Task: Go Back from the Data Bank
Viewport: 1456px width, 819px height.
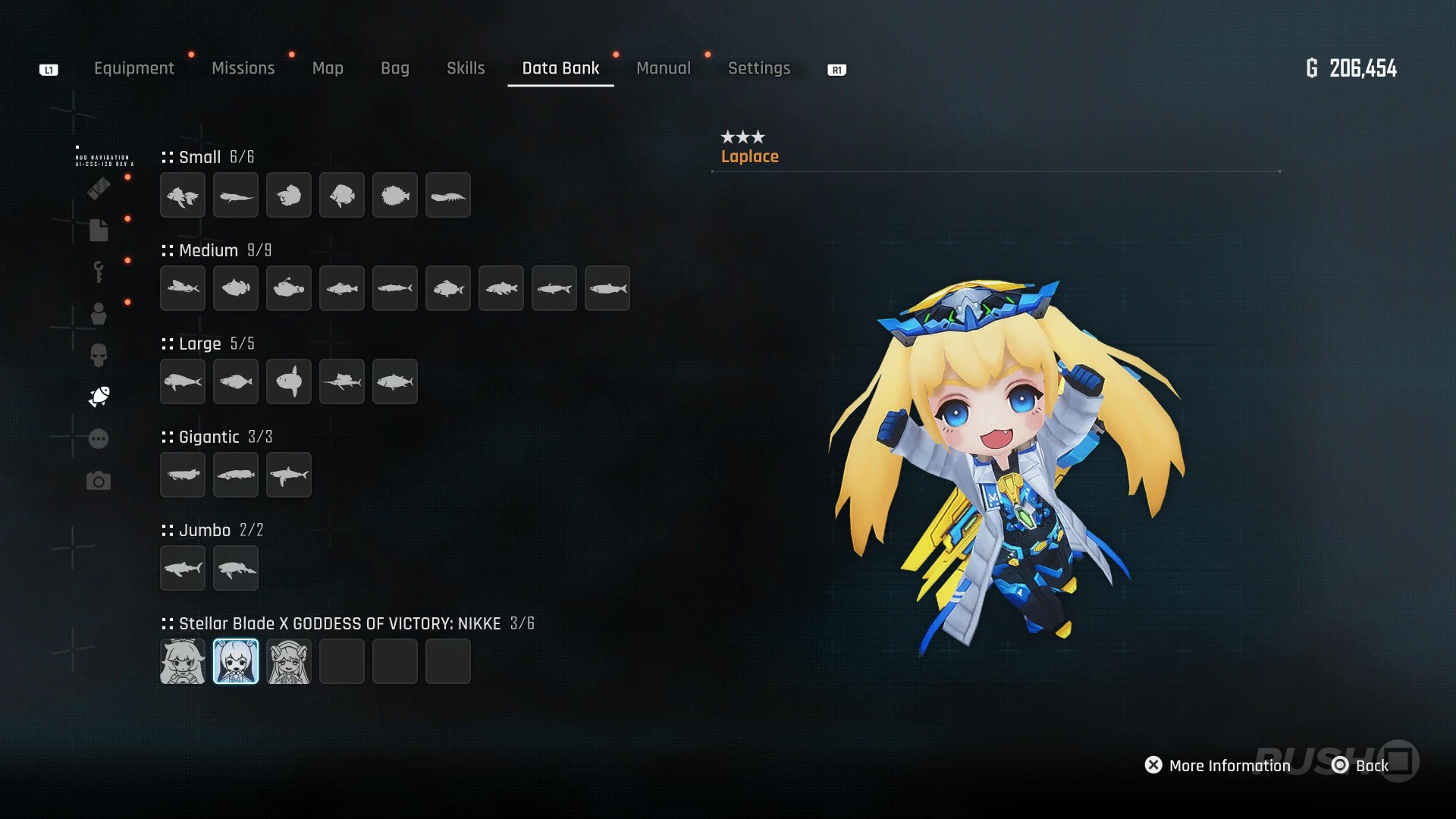Action: 1360,765
